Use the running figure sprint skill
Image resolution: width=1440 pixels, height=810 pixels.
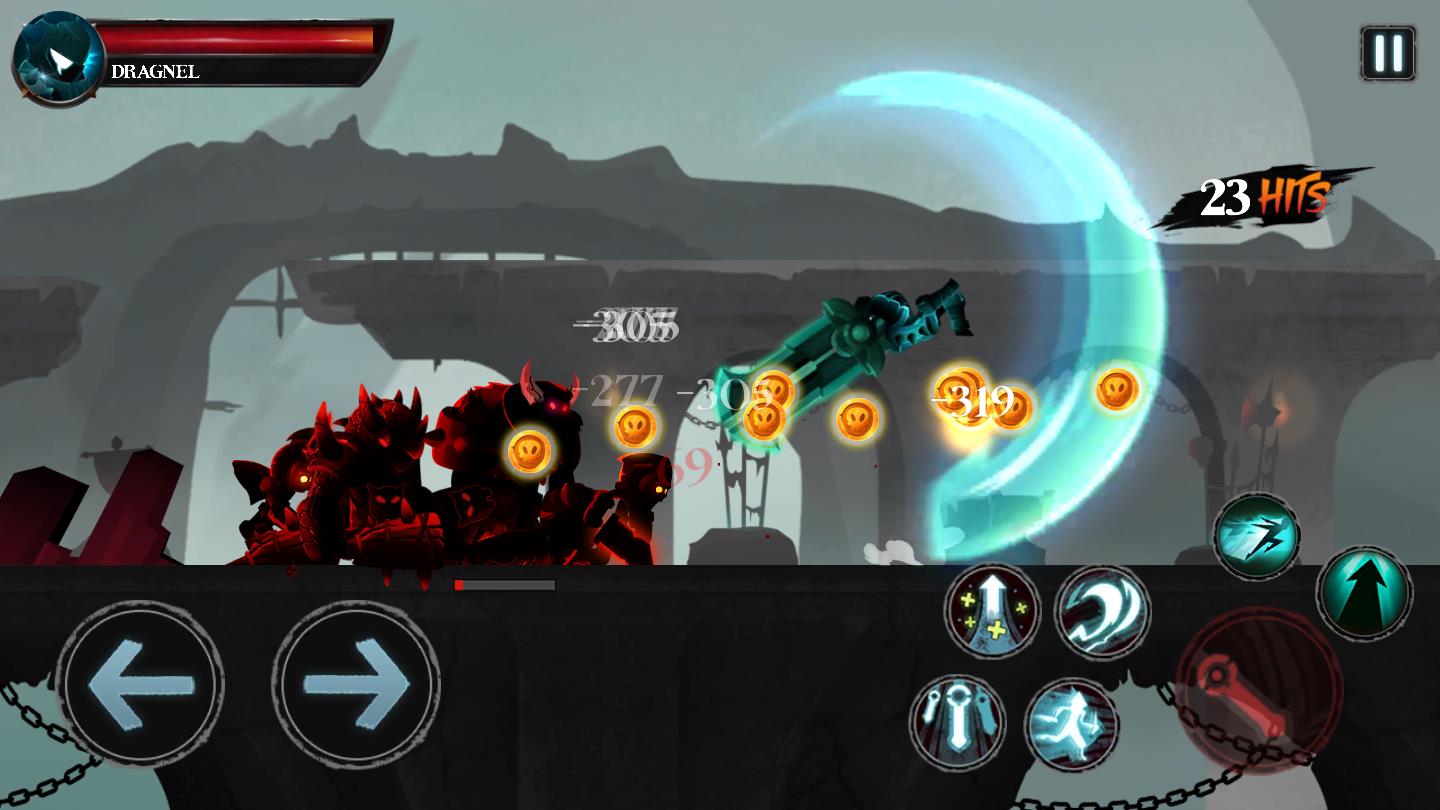(x=1072, y=724)
